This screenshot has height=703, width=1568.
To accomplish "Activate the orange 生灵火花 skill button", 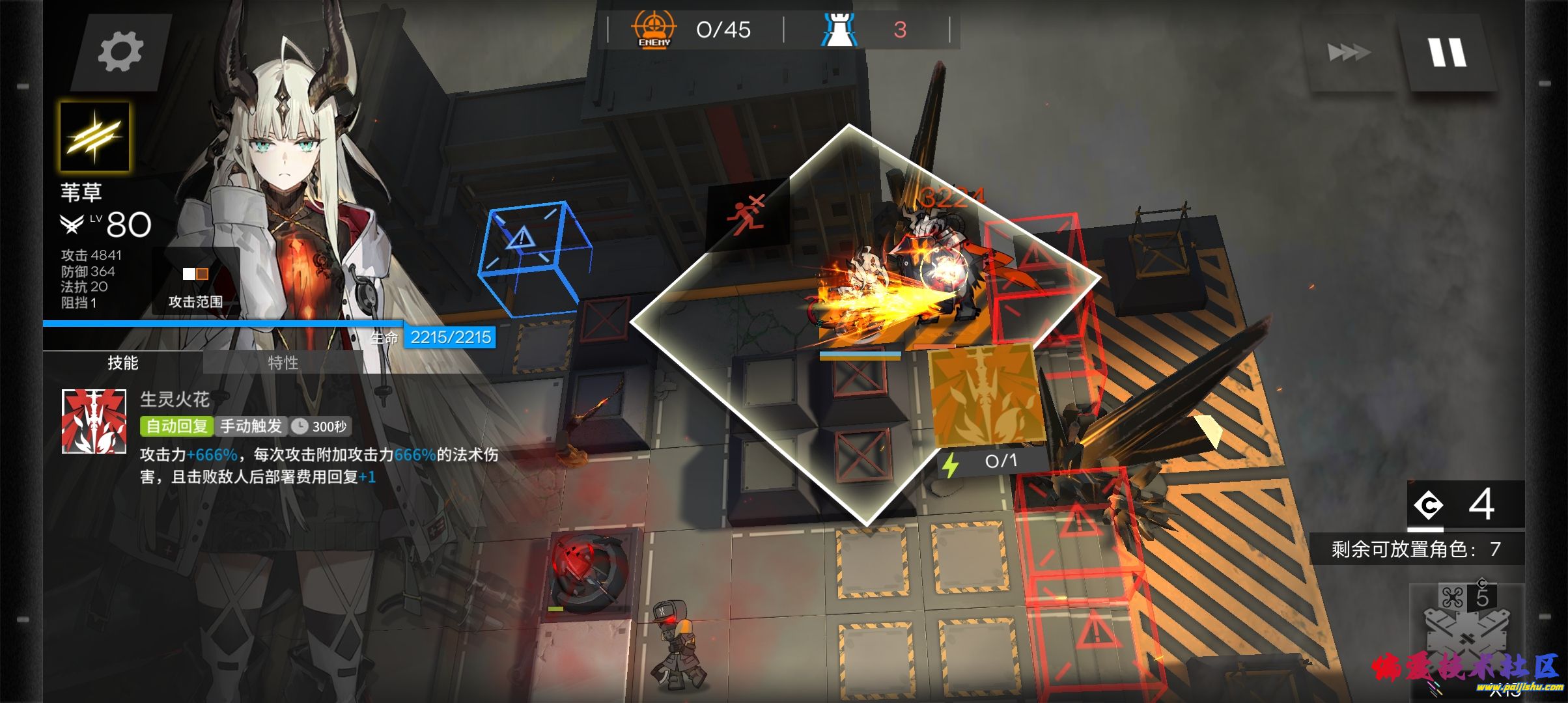I will click(985, 395).
